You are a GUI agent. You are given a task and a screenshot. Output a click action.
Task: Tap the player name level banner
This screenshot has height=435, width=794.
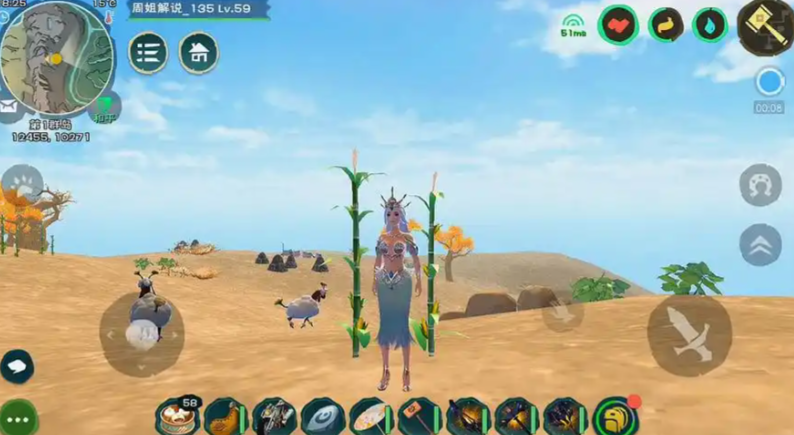[x=199, y=9]
